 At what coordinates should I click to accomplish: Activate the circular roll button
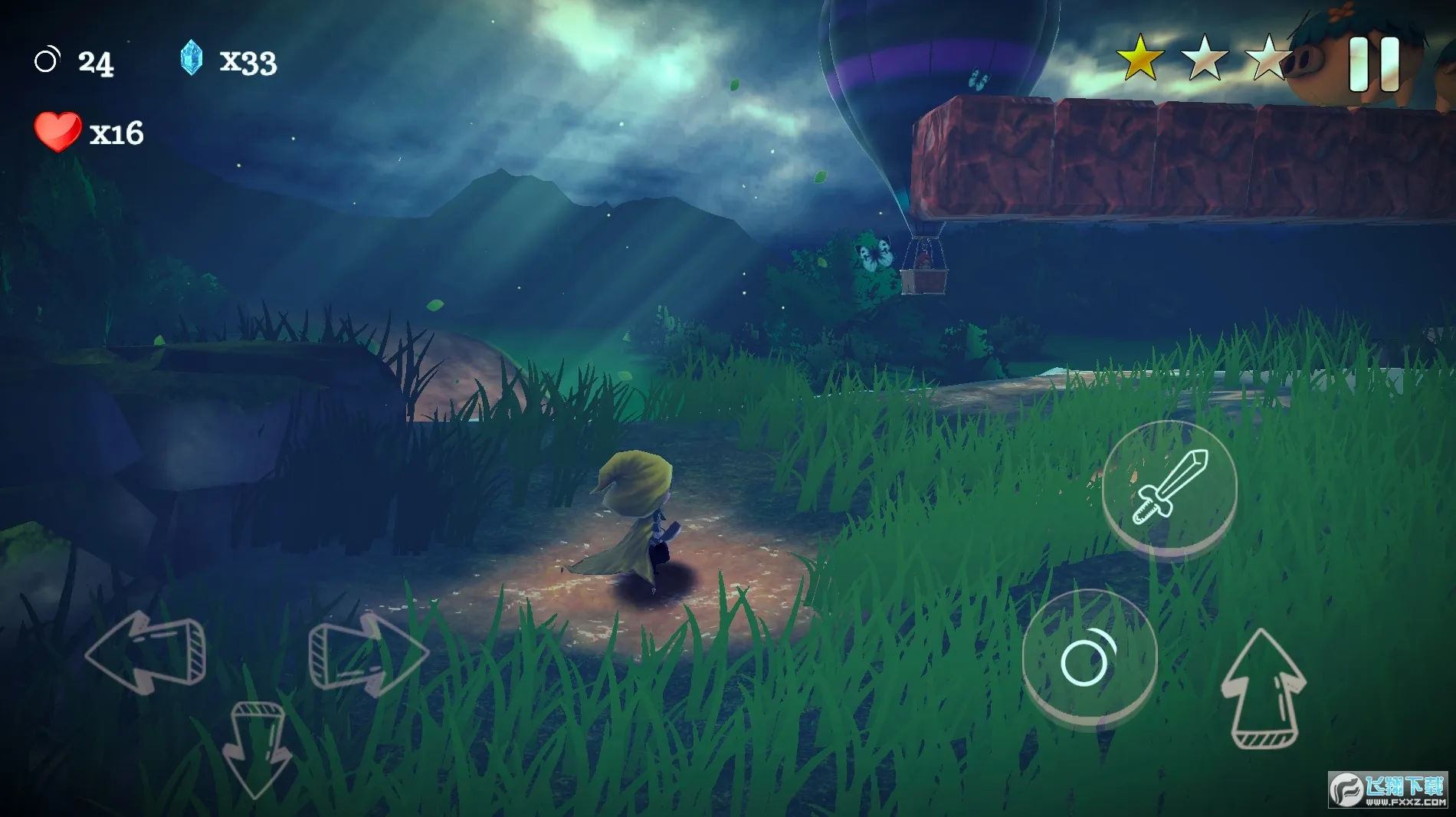[x=1089, y=658]
